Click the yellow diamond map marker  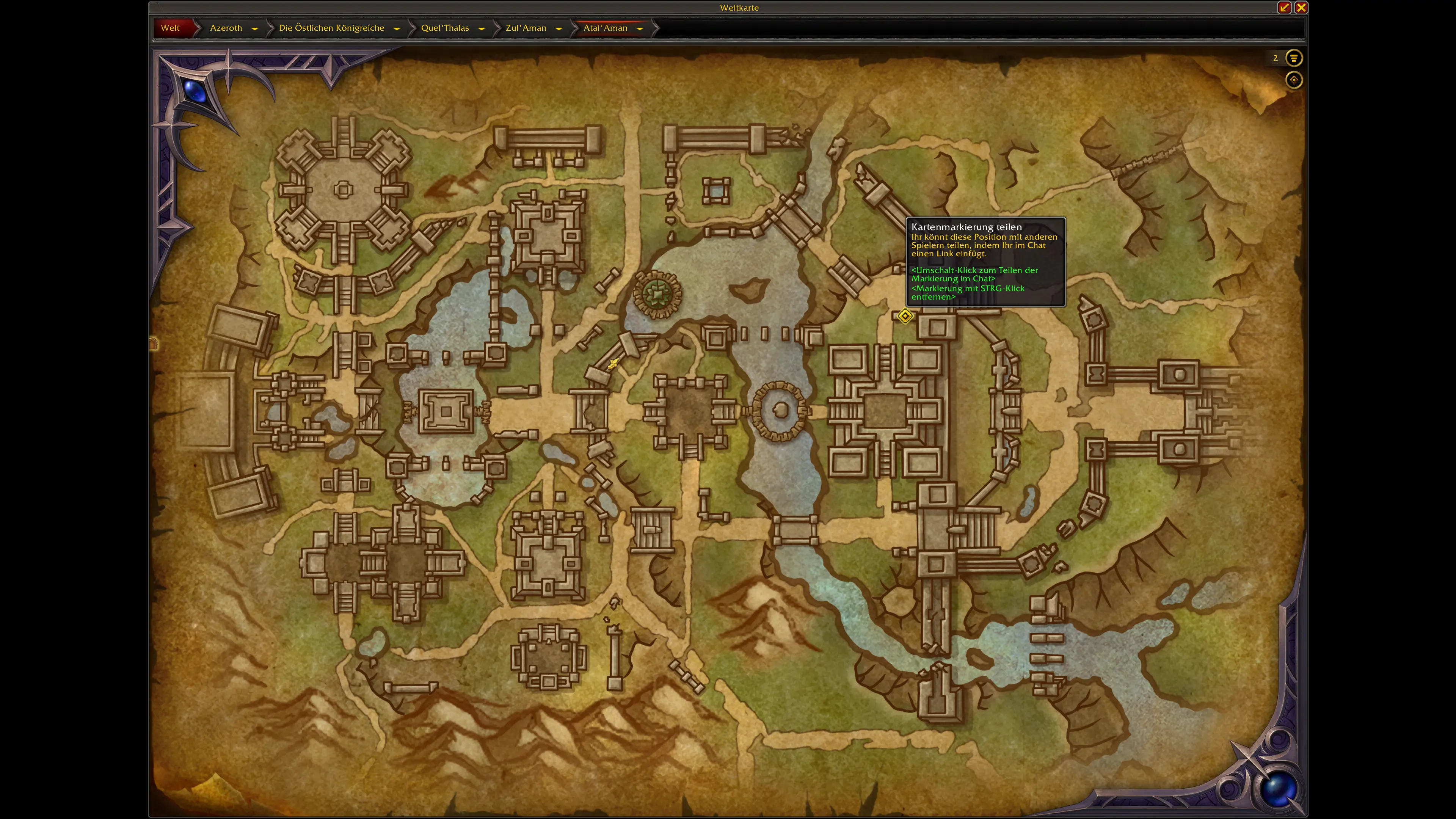(905, 316)
